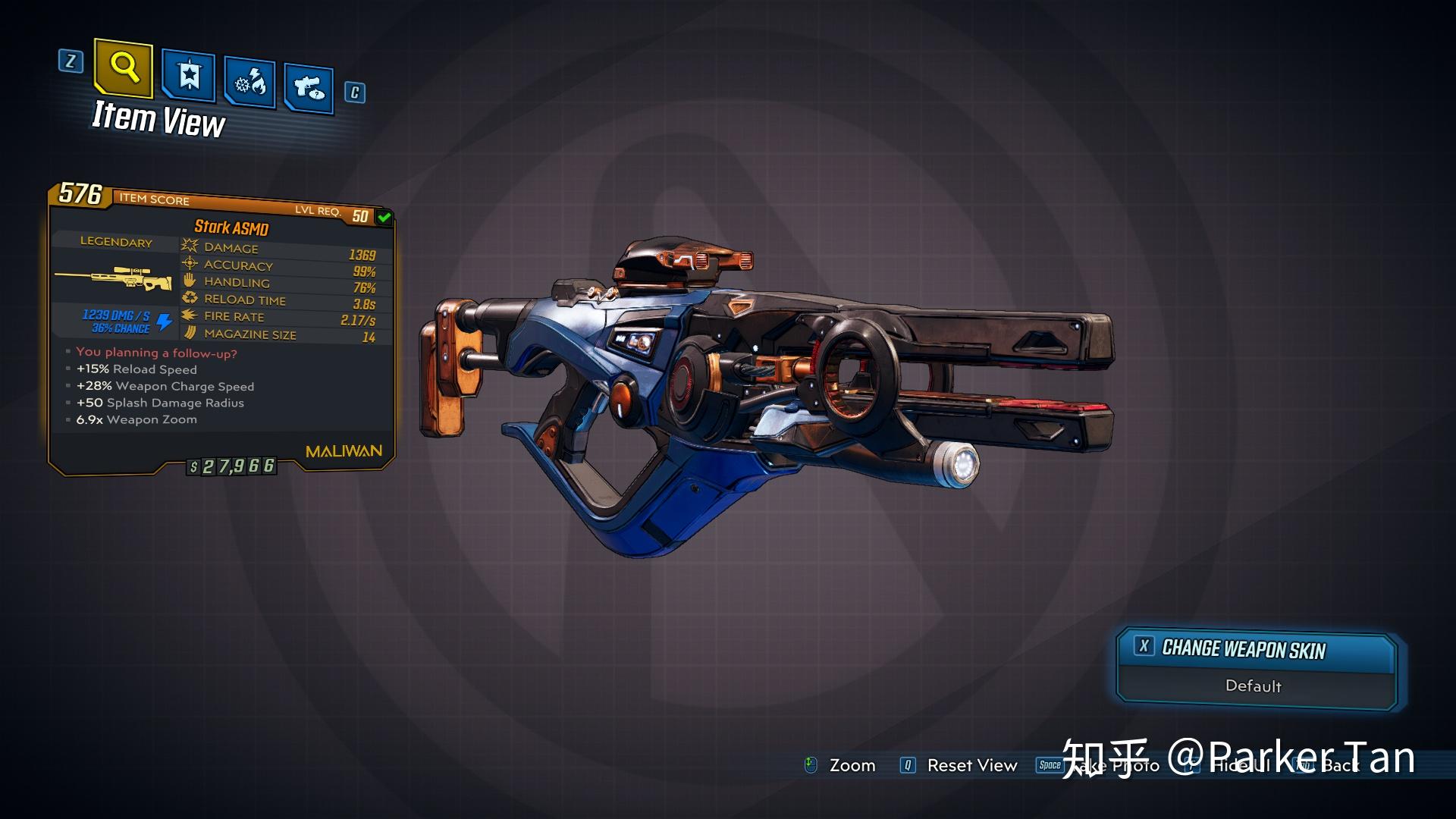Select the magnifying glass Item View tab
Image resolution: width=1456 pixels, height=819 pixels.
124,69
